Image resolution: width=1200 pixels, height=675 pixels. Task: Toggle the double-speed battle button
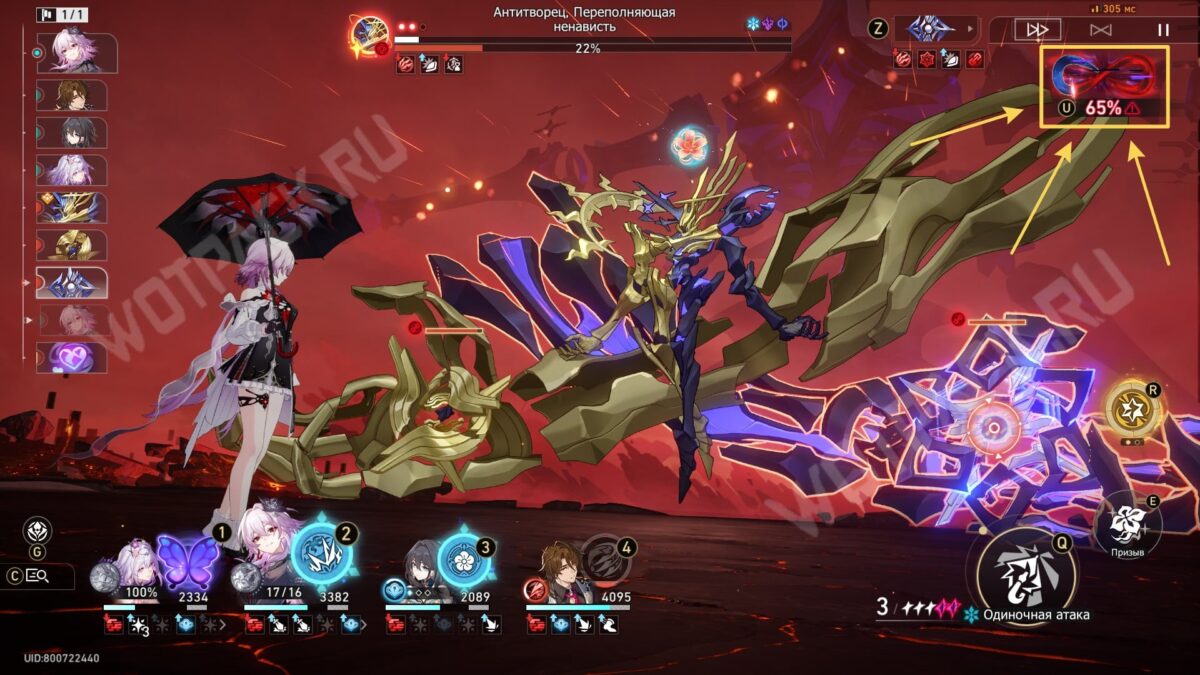pyautogui.click(x=1037, y=30)
